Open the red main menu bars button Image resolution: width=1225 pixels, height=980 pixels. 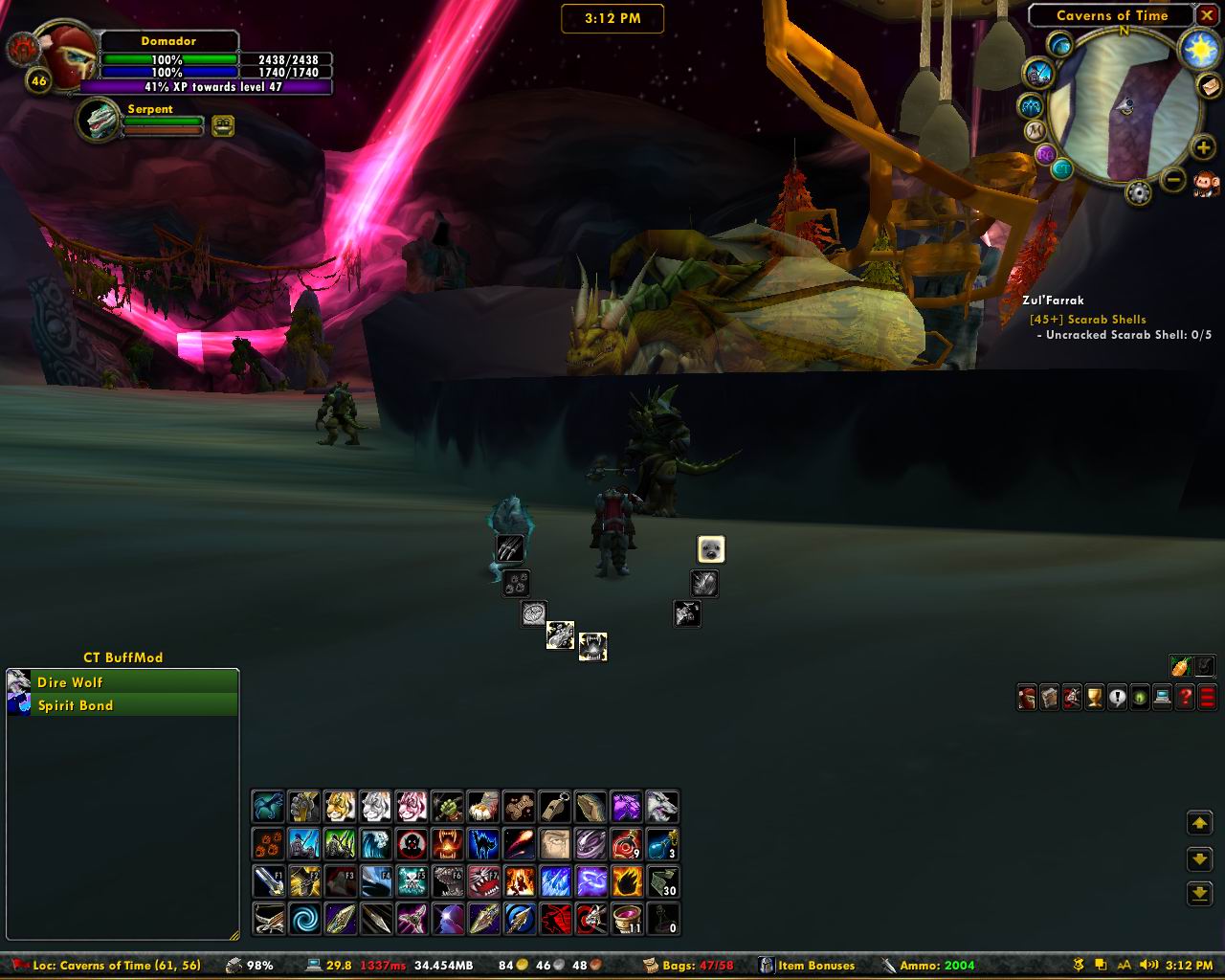[x=1207, y=698]
